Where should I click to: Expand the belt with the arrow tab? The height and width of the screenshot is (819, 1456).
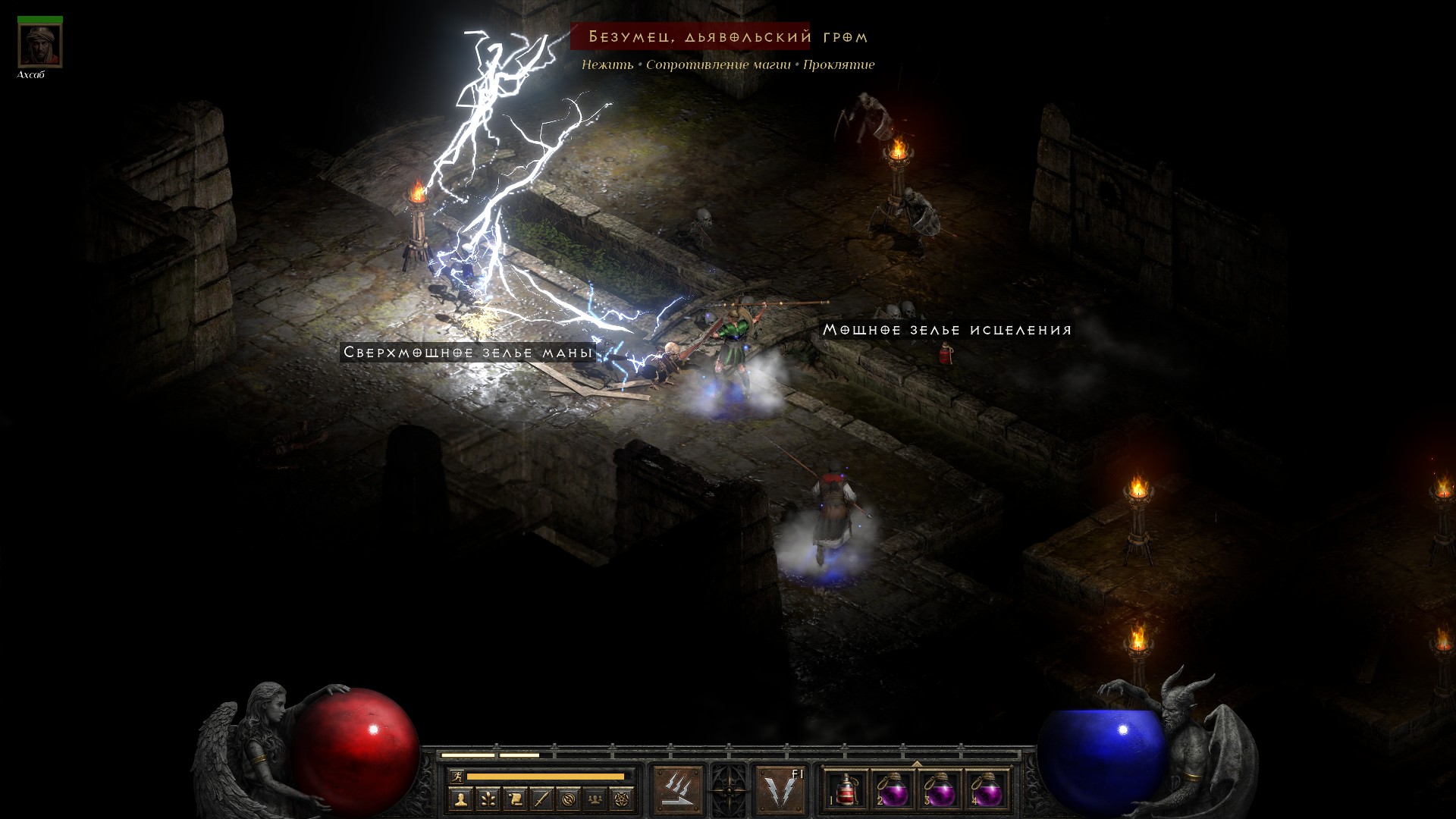917,764
